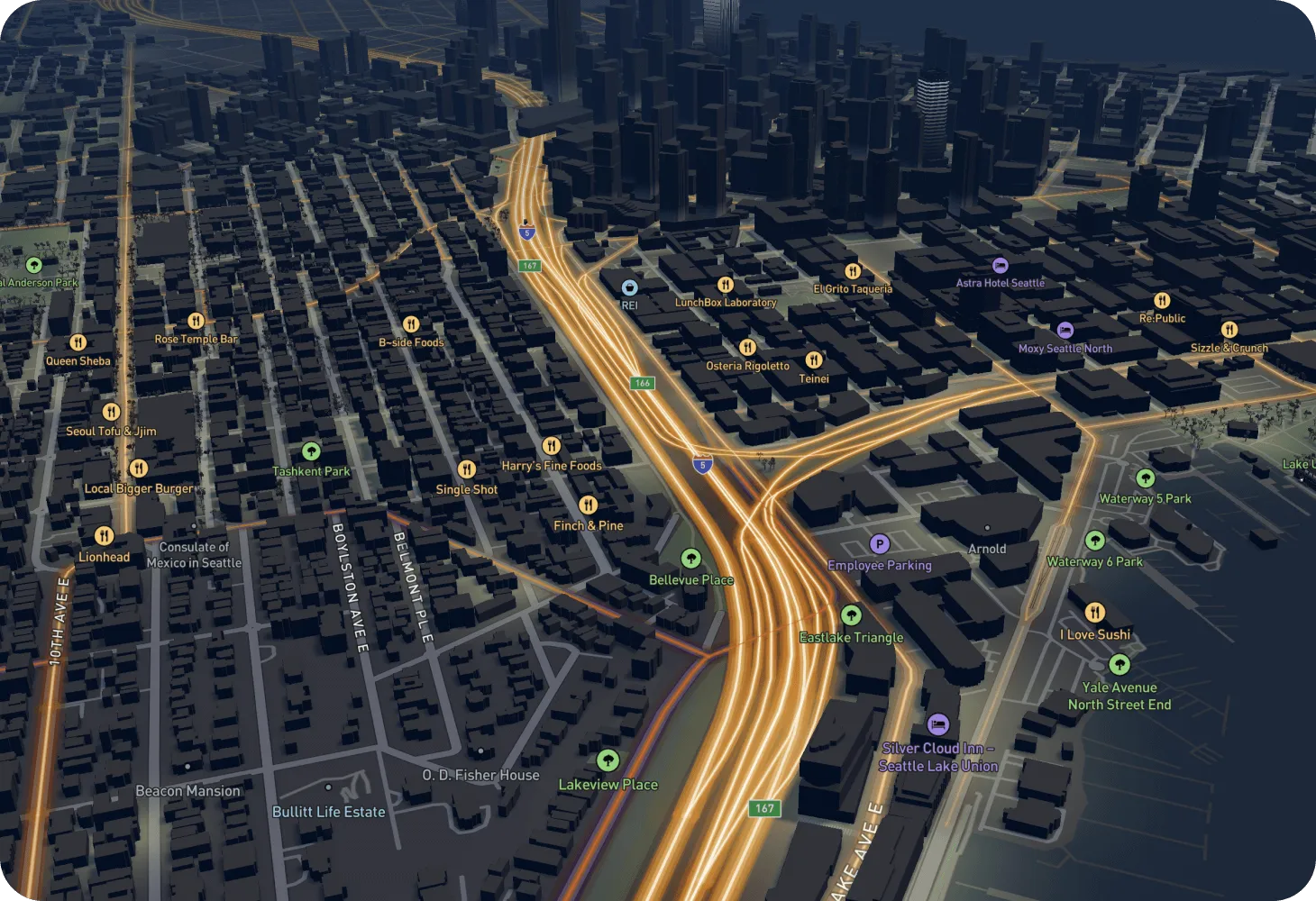This screenshot has width=1316, height=901.
Task: Click the Lionhead restaurant marker
Action: pos(104,537)
